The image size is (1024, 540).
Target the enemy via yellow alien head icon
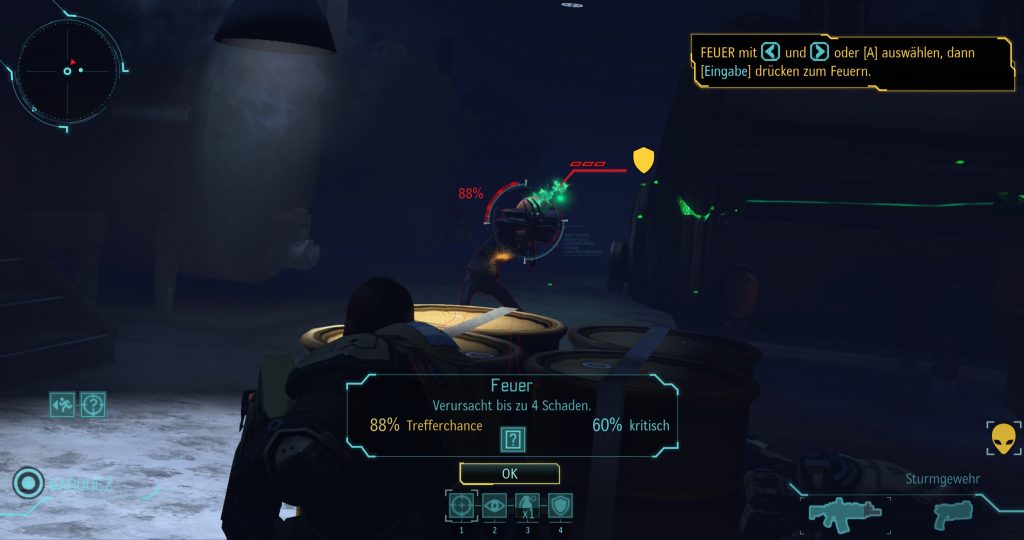(x=1002, y=440)
